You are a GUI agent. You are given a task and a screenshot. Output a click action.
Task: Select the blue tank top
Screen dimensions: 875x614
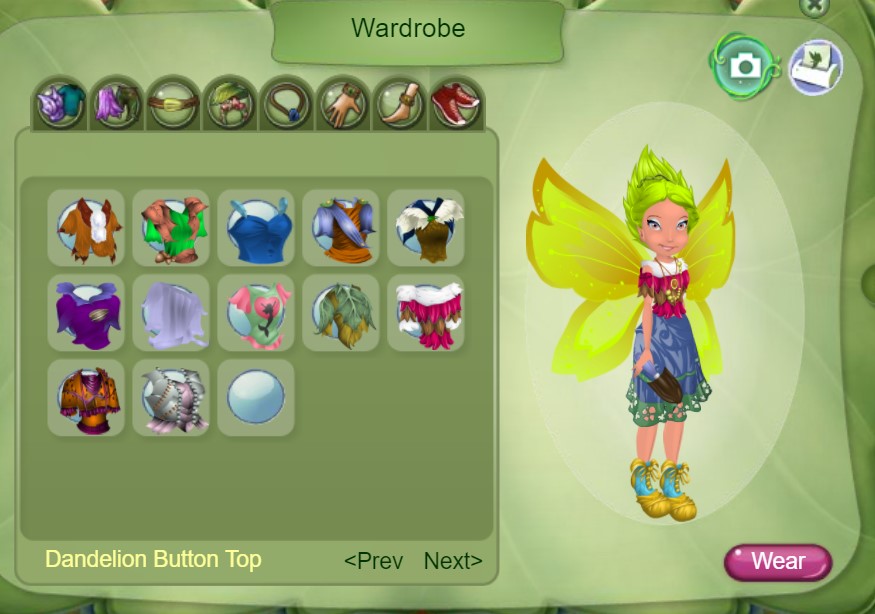tap(256, 228)
